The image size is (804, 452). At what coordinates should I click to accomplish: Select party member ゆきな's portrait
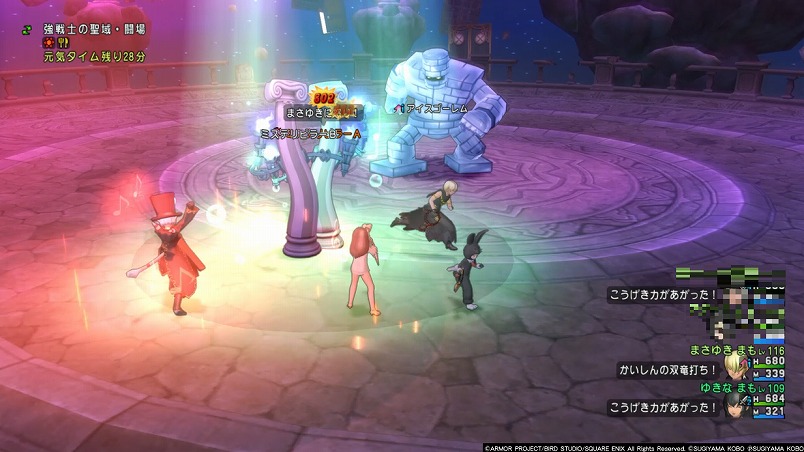coord(739,404)
